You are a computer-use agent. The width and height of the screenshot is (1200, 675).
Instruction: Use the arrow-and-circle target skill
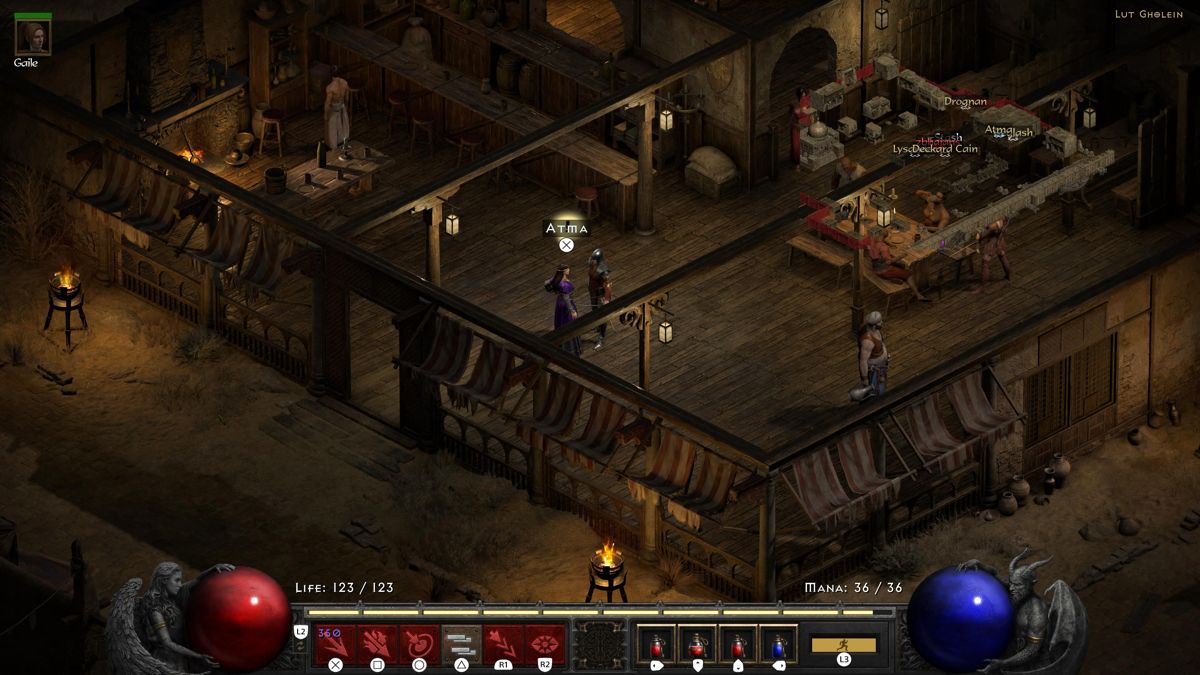[419, 643]
